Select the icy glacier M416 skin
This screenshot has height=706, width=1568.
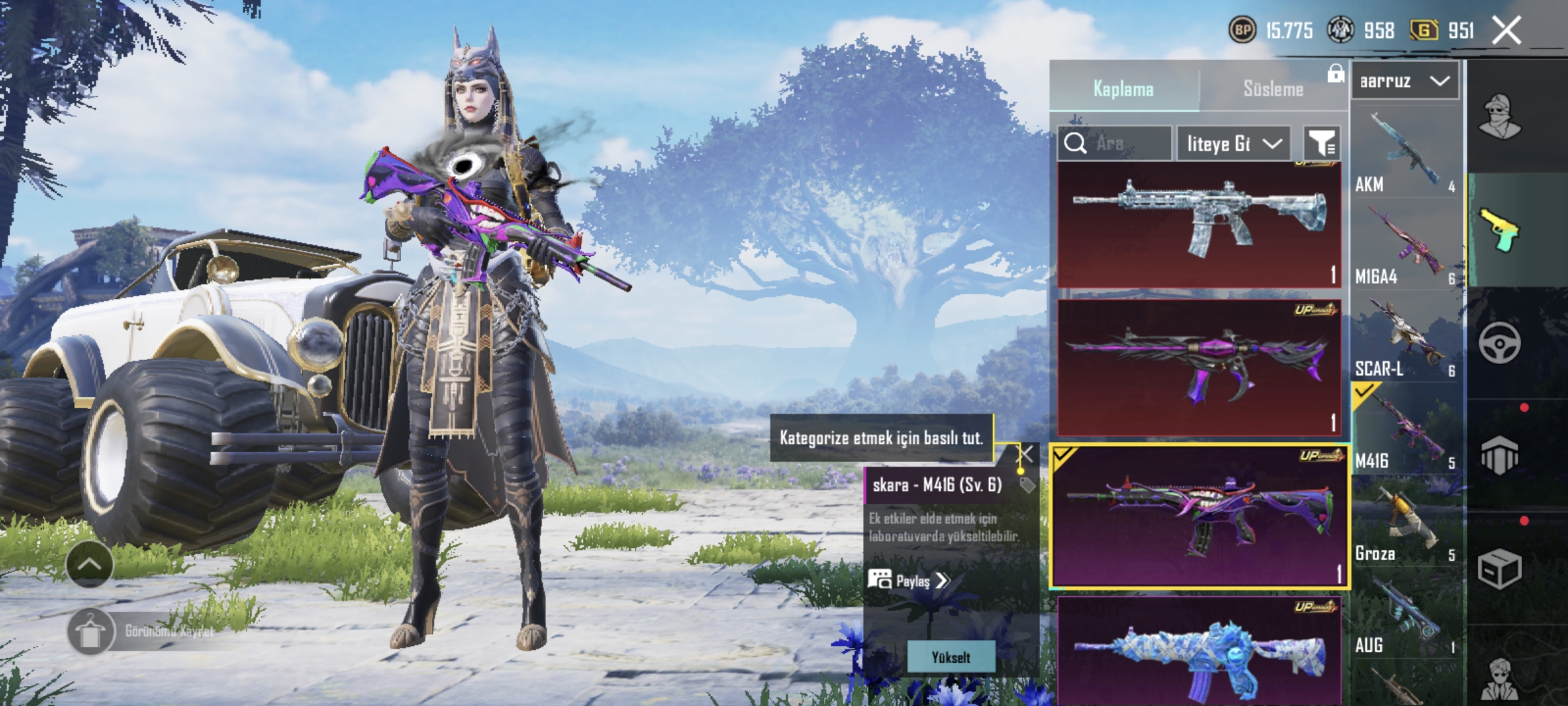pyautogui.click(x=1199, y=224)
